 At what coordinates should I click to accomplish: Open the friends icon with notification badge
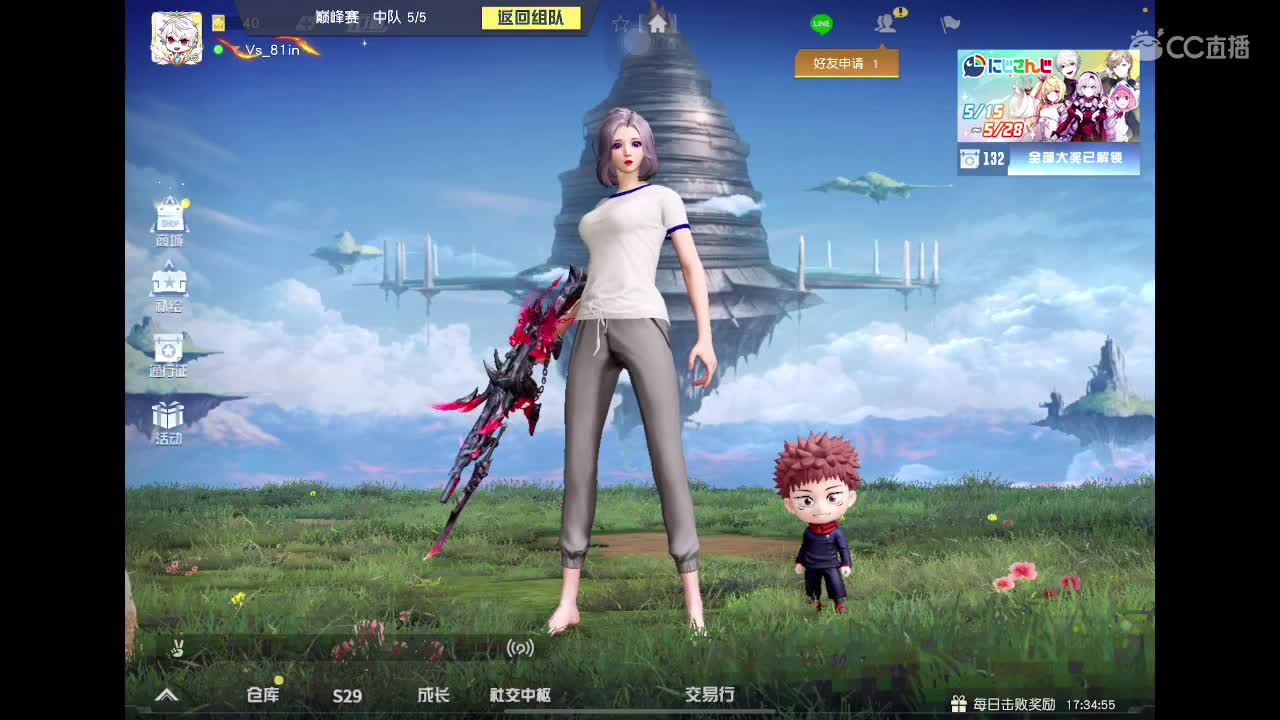click(x=884, y=23)
